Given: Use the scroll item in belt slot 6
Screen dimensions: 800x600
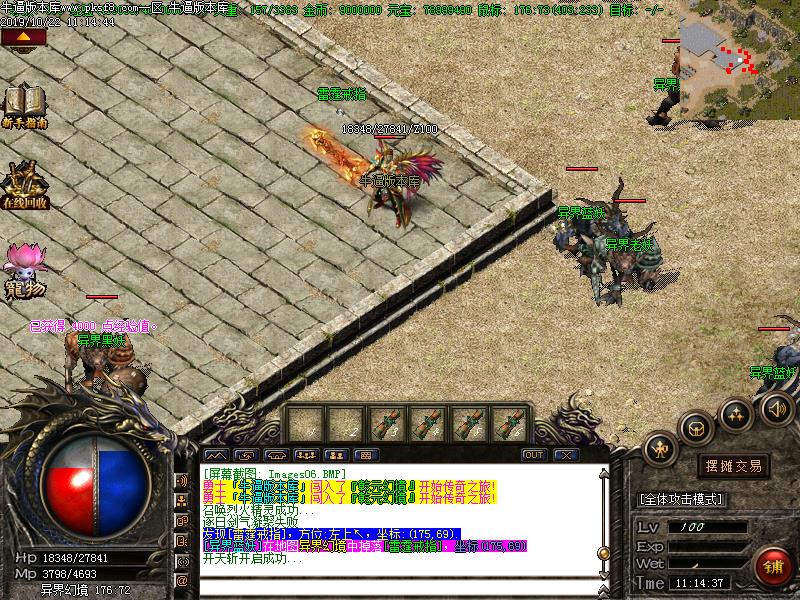Looking at the screenshot, I should 509,423.
